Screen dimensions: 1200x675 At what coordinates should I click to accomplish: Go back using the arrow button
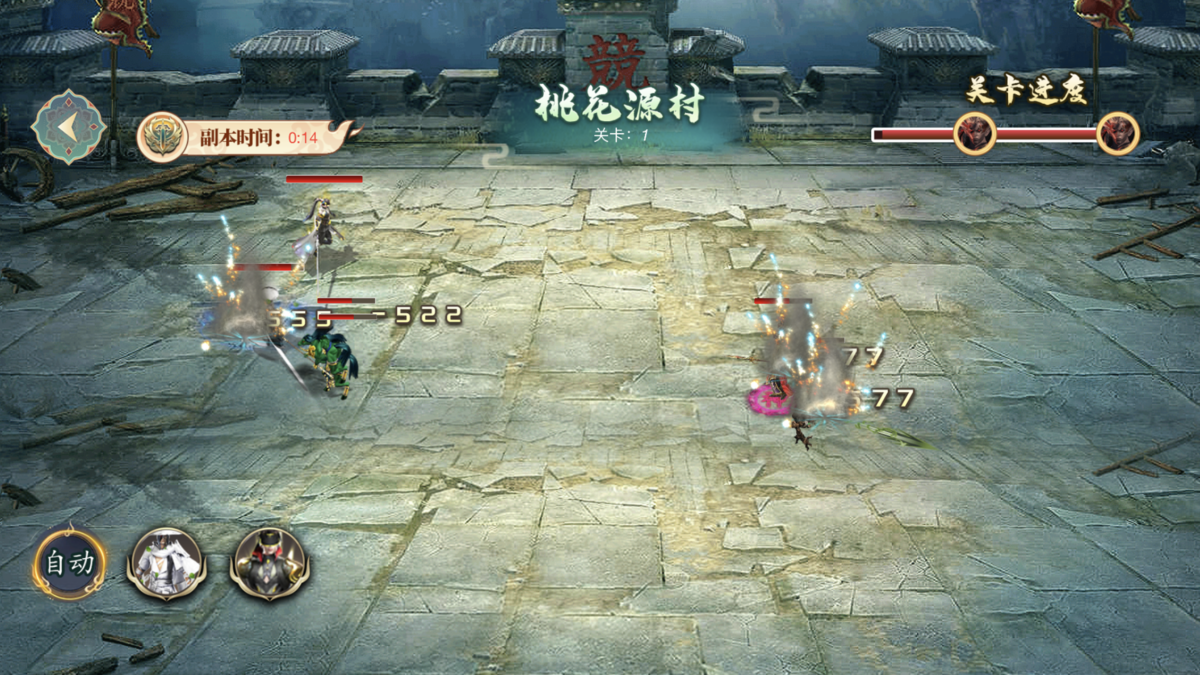69,127
